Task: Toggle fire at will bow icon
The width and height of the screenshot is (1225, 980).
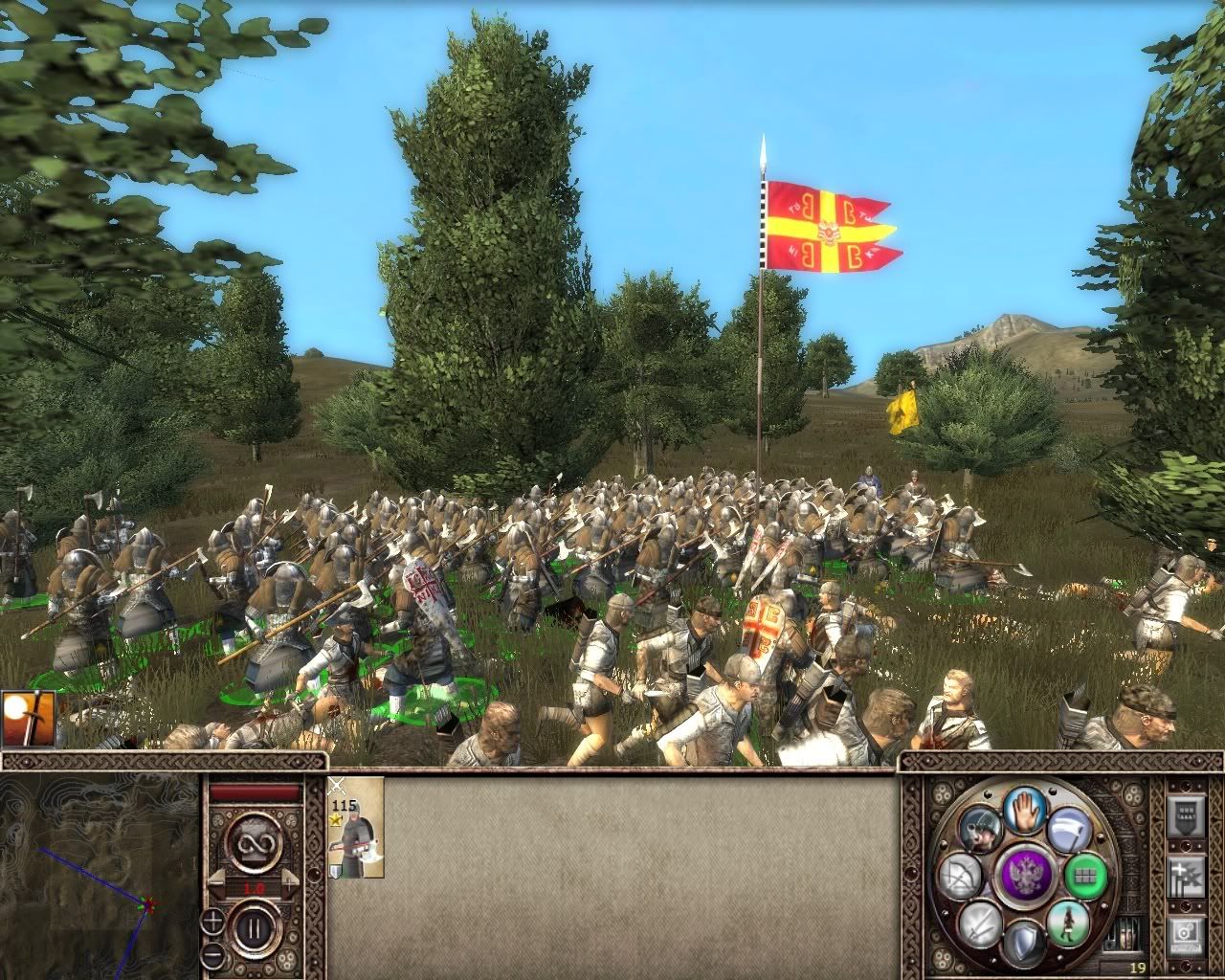Action: 961,876
